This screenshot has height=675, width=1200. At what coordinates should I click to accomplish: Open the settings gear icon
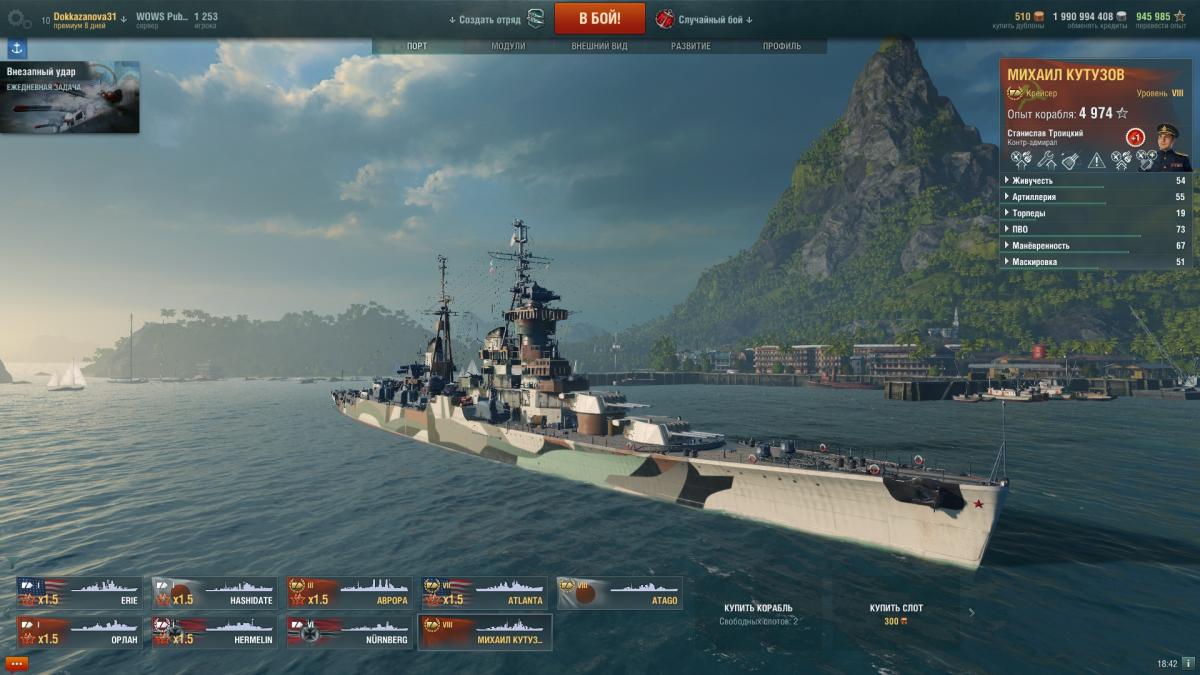click(19, 18)
